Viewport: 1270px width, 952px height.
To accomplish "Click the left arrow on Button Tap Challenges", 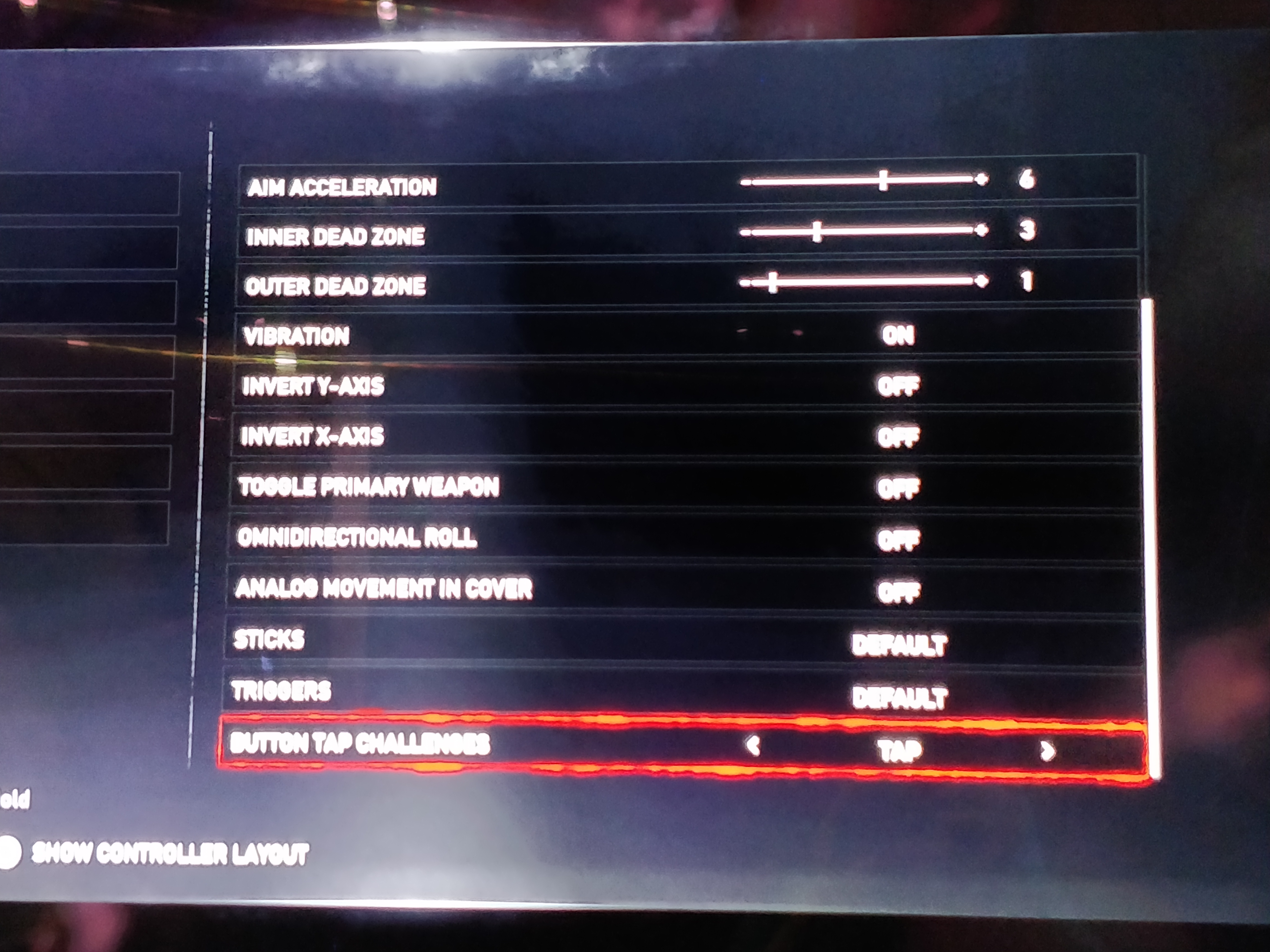I will (x=753, y=745).
